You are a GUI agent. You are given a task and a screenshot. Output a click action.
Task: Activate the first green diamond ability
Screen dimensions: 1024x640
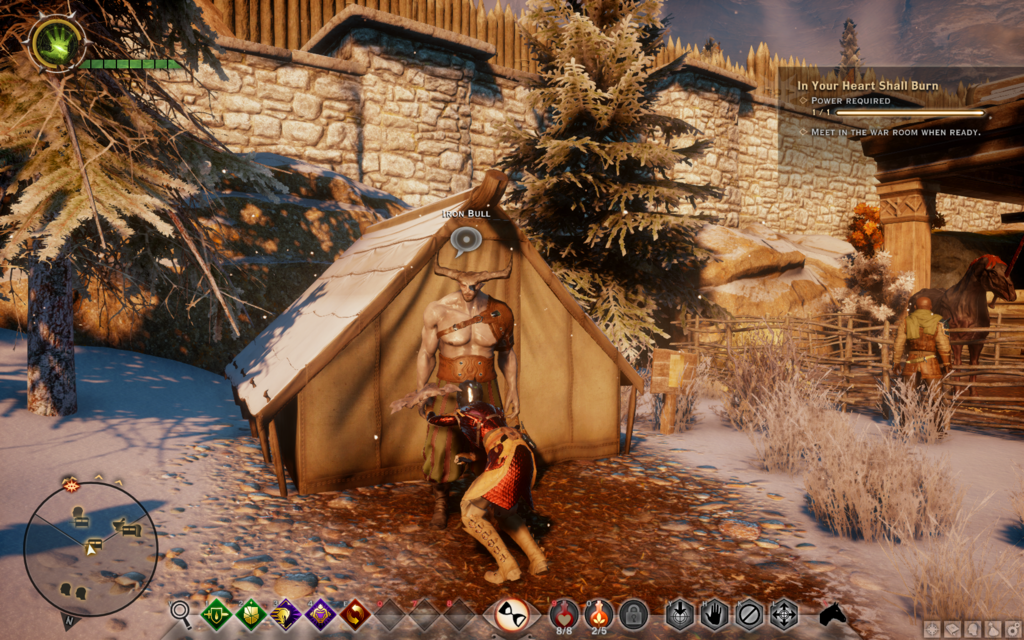(x=216, y=614)
